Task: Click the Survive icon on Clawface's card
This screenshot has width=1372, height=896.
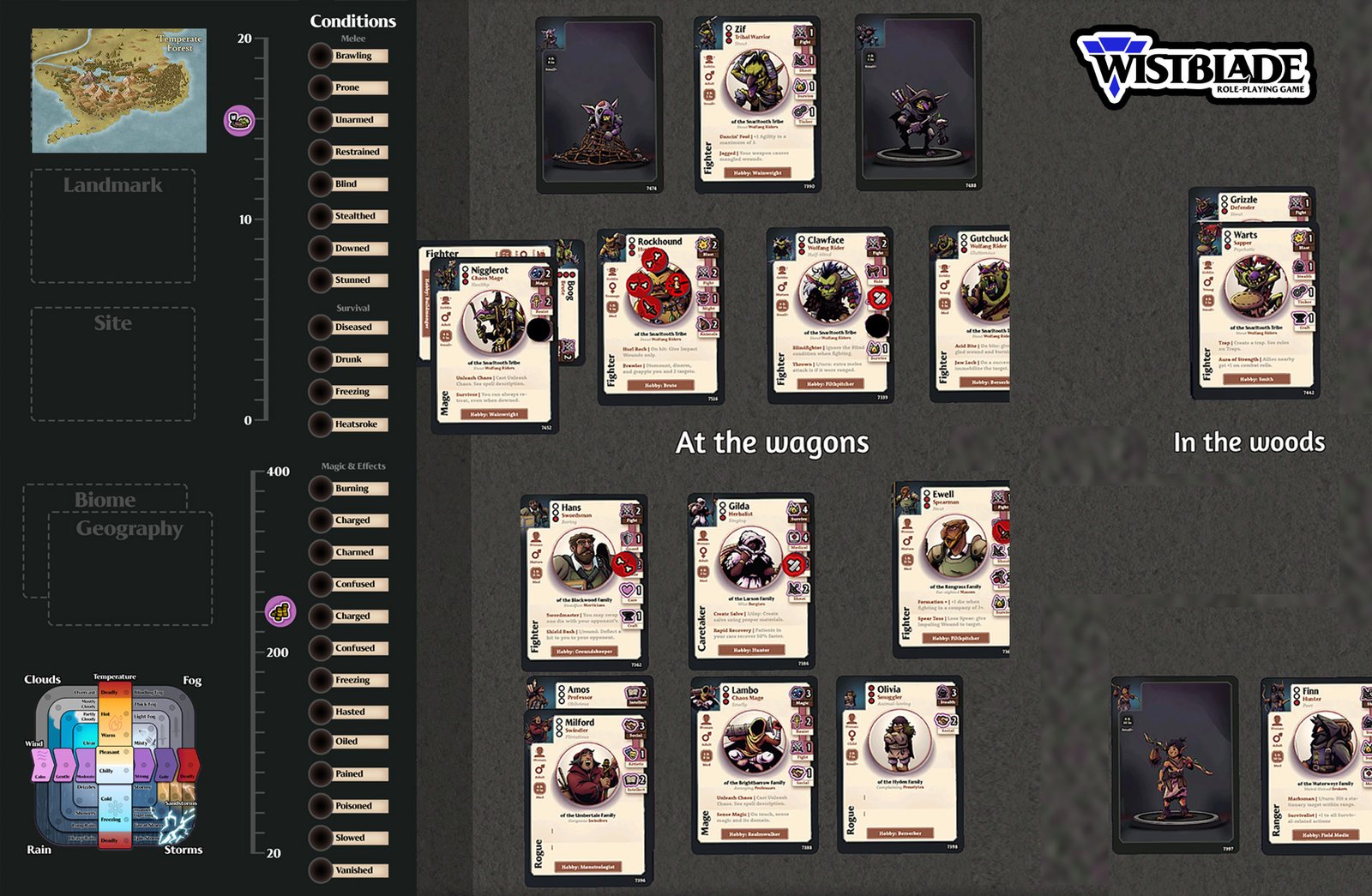Action: (874, 348)
